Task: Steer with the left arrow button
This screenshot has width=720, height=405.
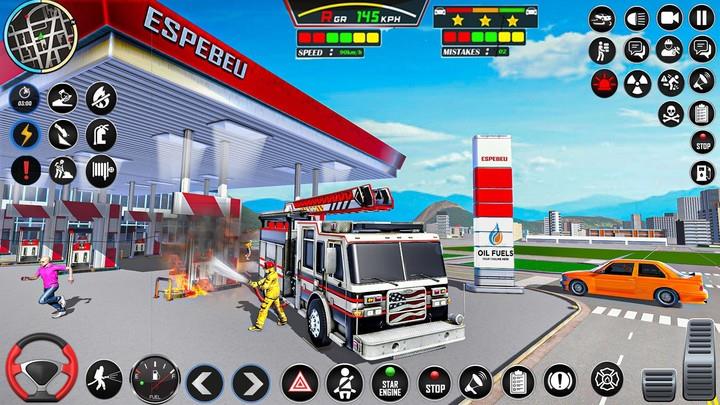Action: click(x=204, y=382)
